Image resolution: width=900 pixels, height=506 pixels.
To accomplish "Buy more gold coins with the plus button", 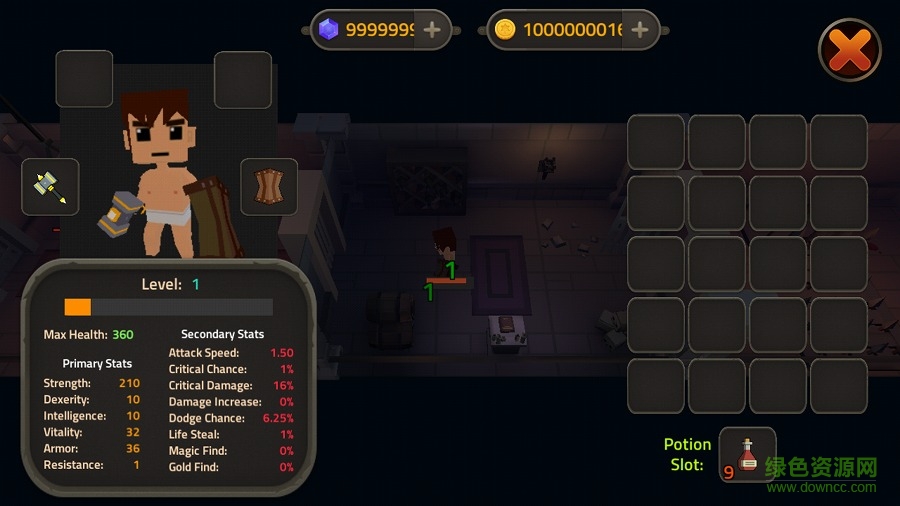I will point(640,30).
